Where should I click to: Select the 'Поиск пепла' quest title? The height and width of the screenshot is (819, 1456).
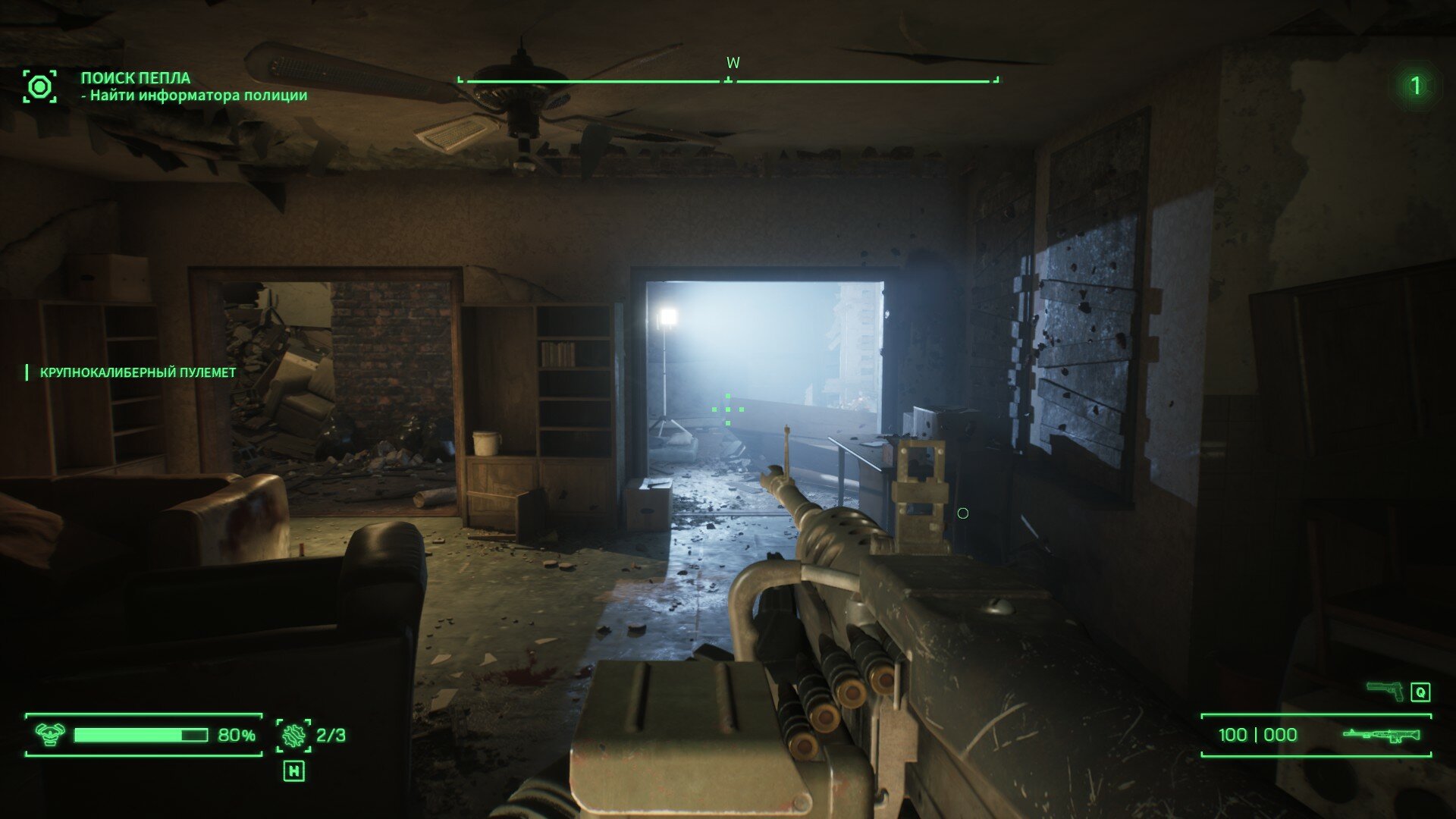tap(136, 77)
